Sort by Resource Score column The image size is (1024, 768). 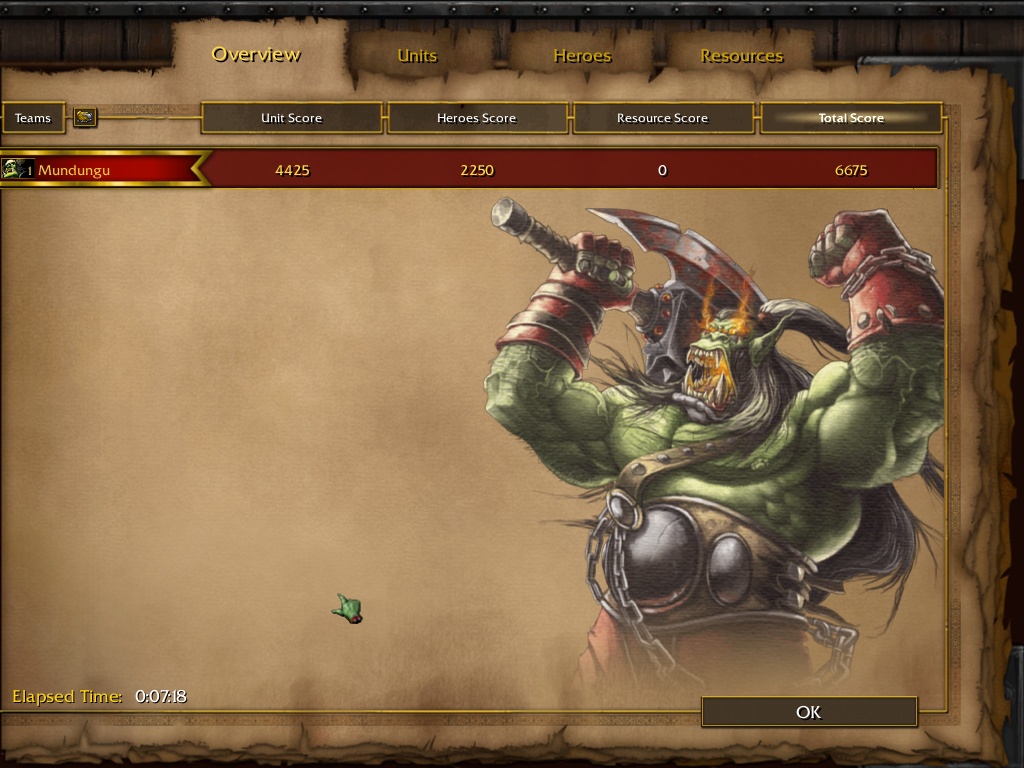coord(662,118)
